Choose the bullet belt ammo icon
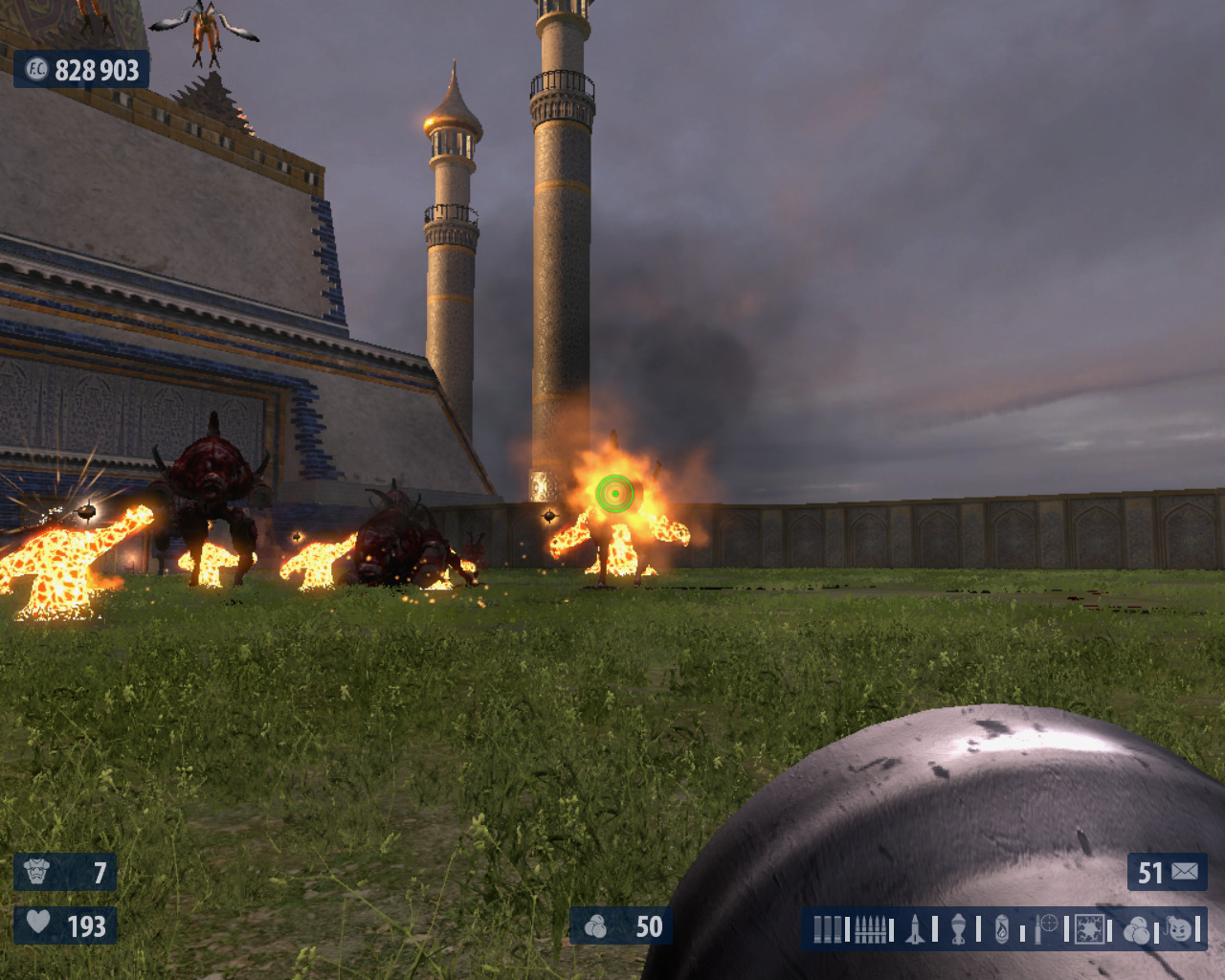 point(870,929)
